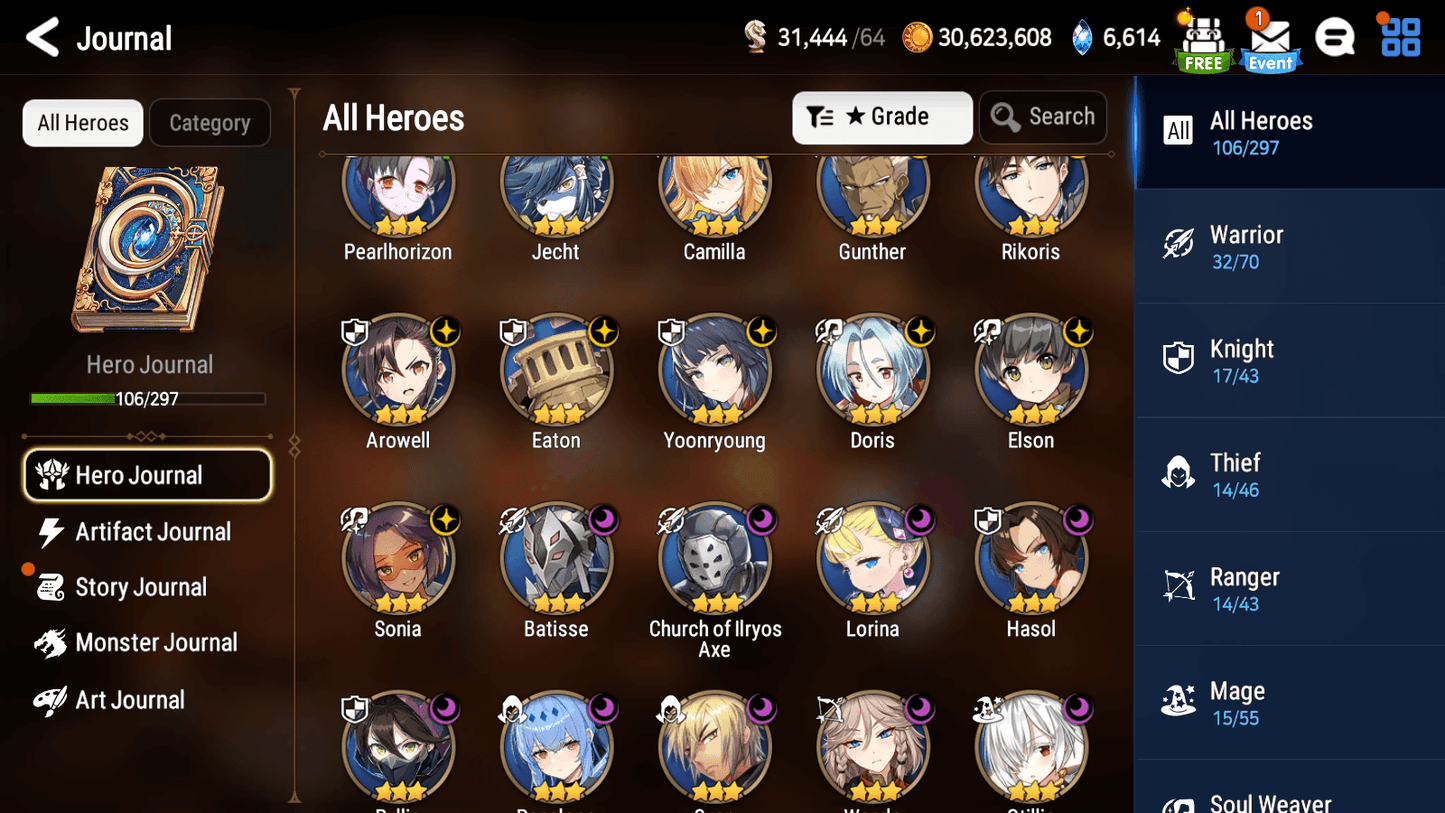1445x813 pixels.
Task: Click the STOVE community icon
Action: pyautogui.click(x=1335, y=36)
